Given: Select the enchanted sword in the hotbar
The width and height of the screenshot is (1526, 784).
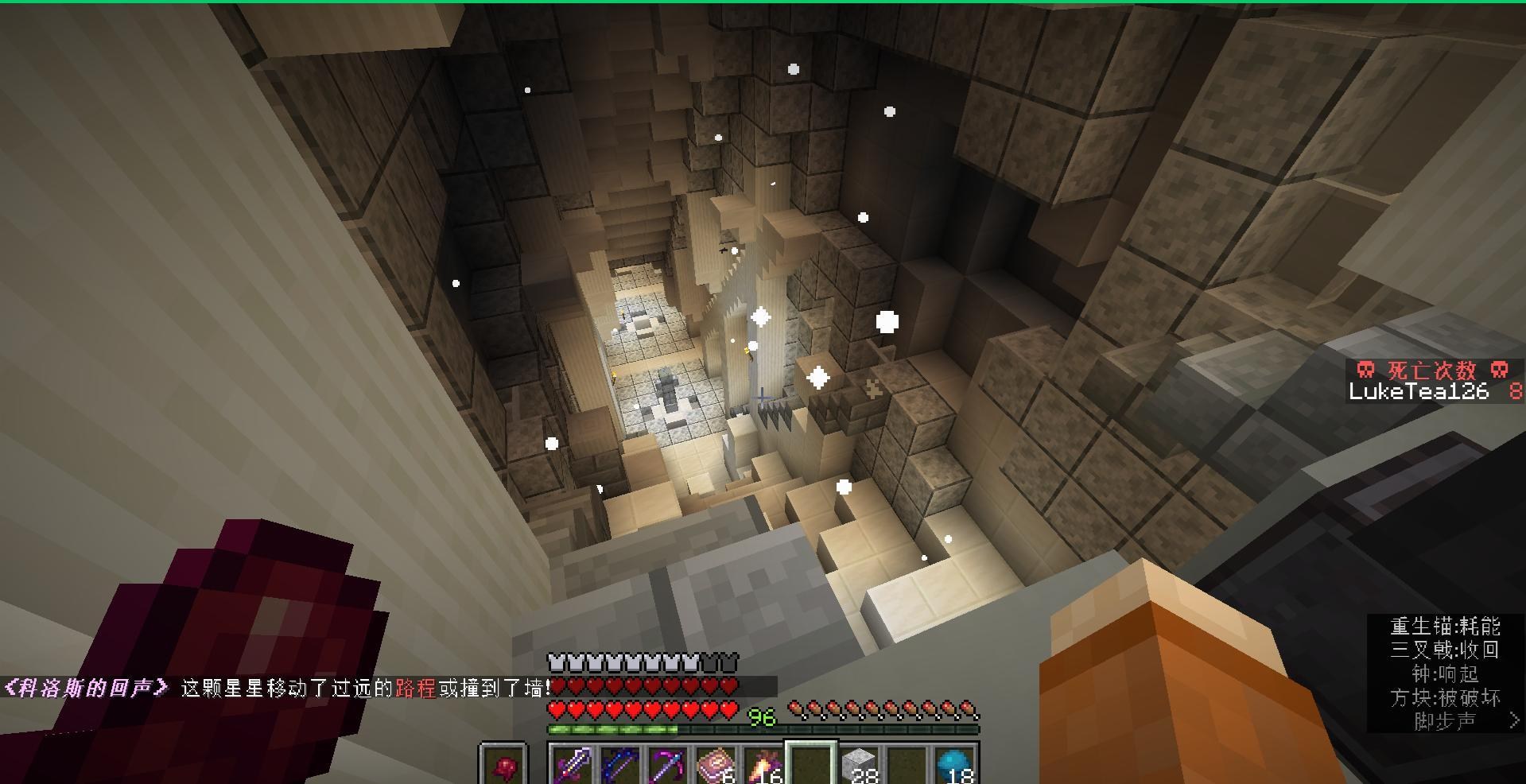Looking at the screenshot, I should coord(574,763).
